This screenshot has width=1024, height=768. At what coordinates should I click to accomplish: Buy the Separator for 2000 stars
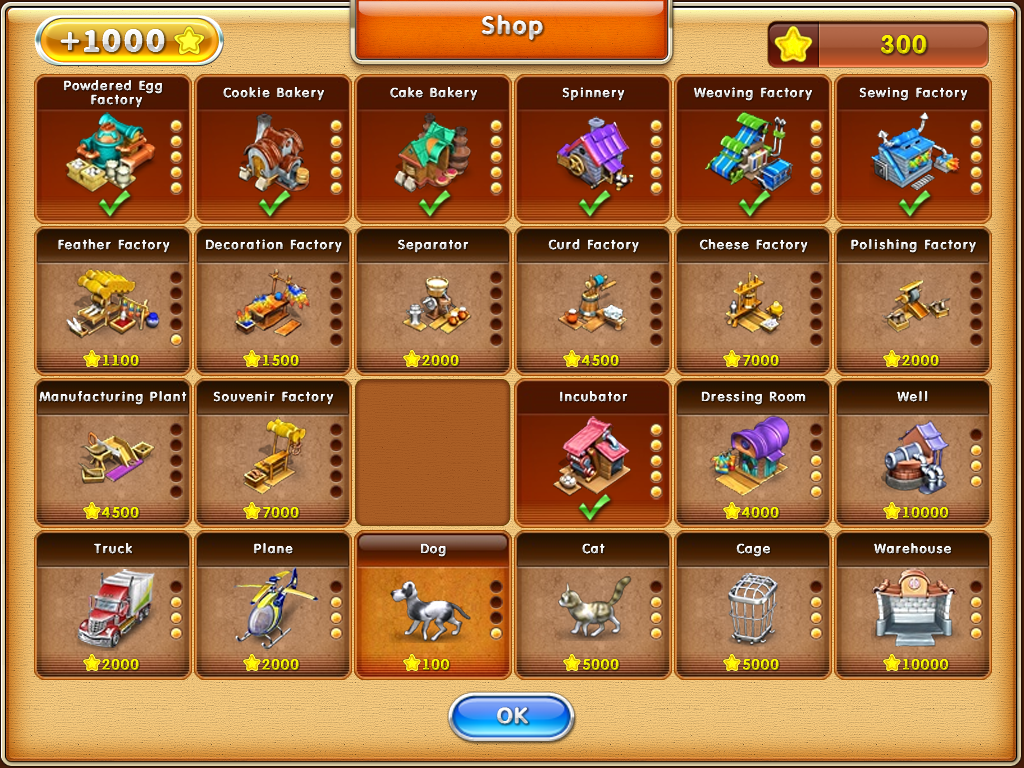pos(433,302)
